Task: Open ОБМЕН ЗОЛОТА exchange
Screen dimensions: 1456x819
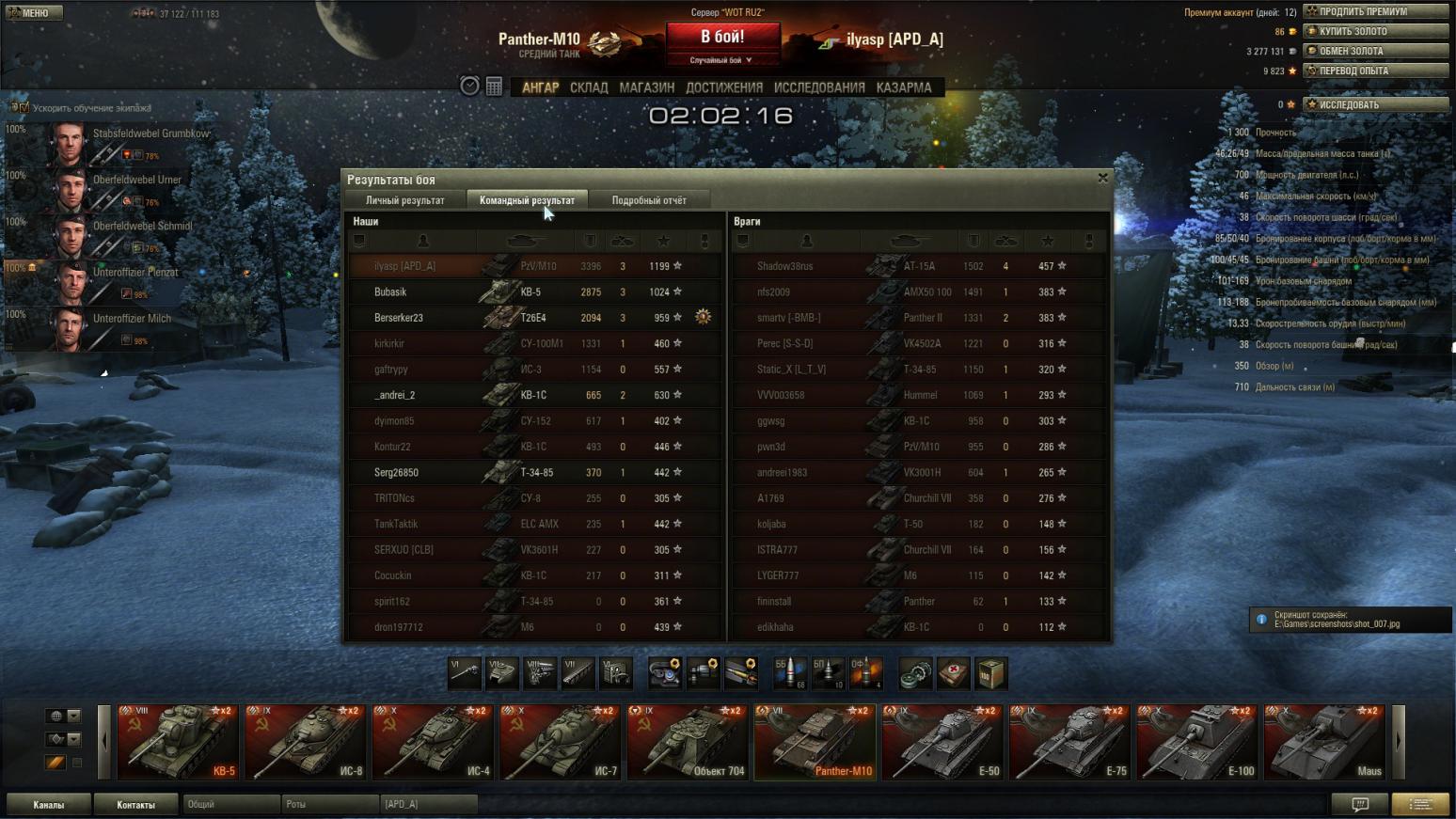Action: 1375,51
